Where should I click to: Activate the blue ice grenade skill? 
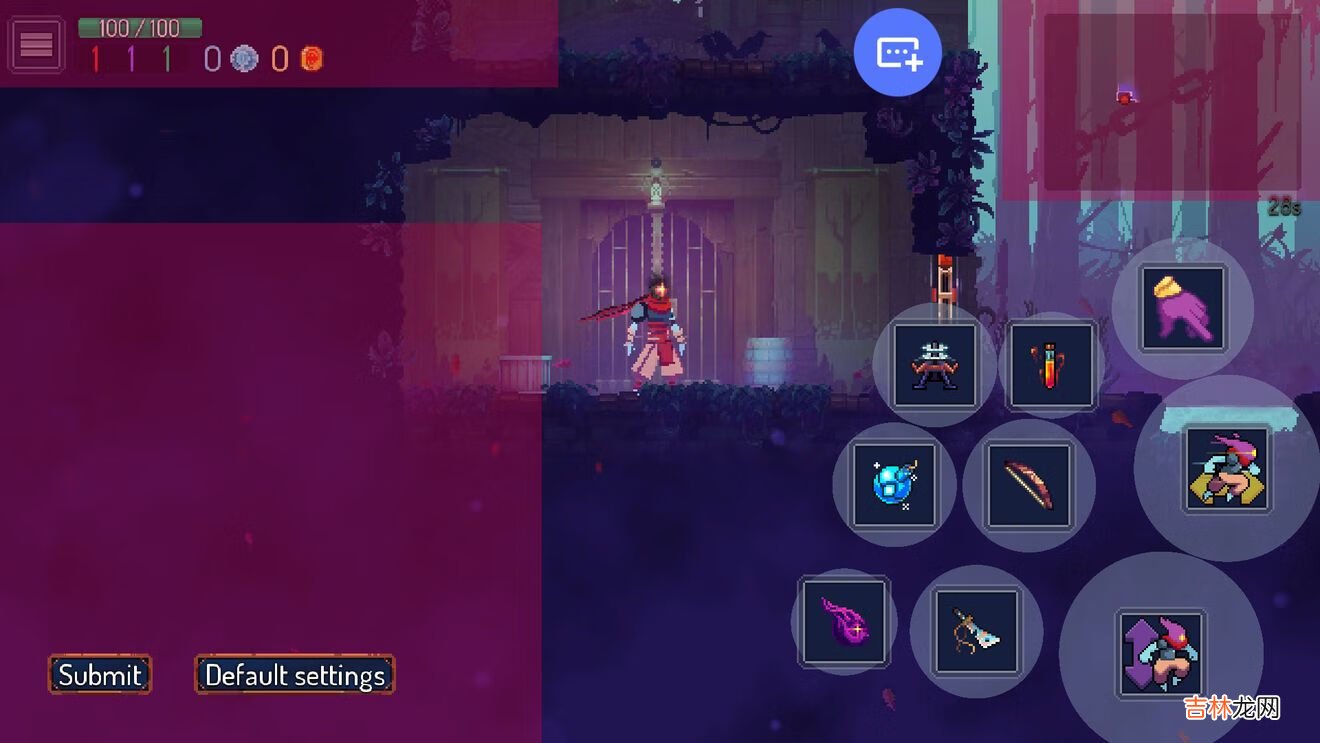(x=894, y=485)
